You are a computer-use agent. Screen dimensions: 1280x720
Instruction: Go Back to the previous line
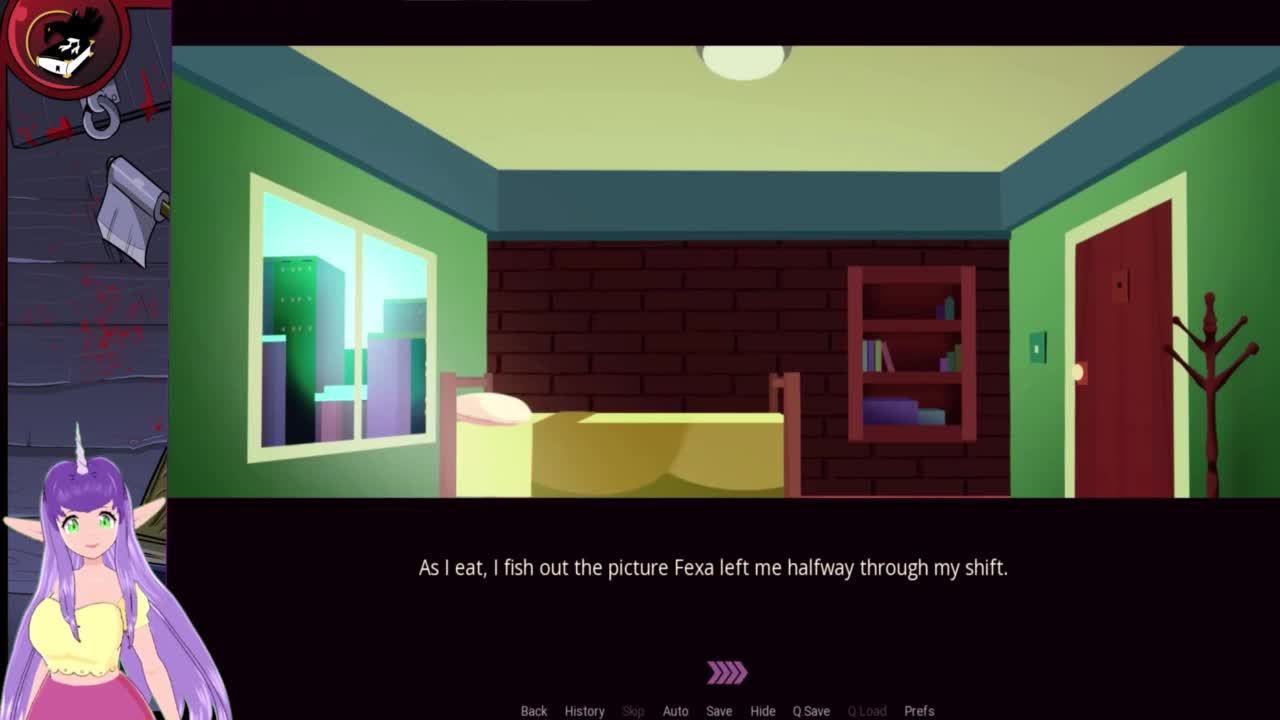point(533,711)
